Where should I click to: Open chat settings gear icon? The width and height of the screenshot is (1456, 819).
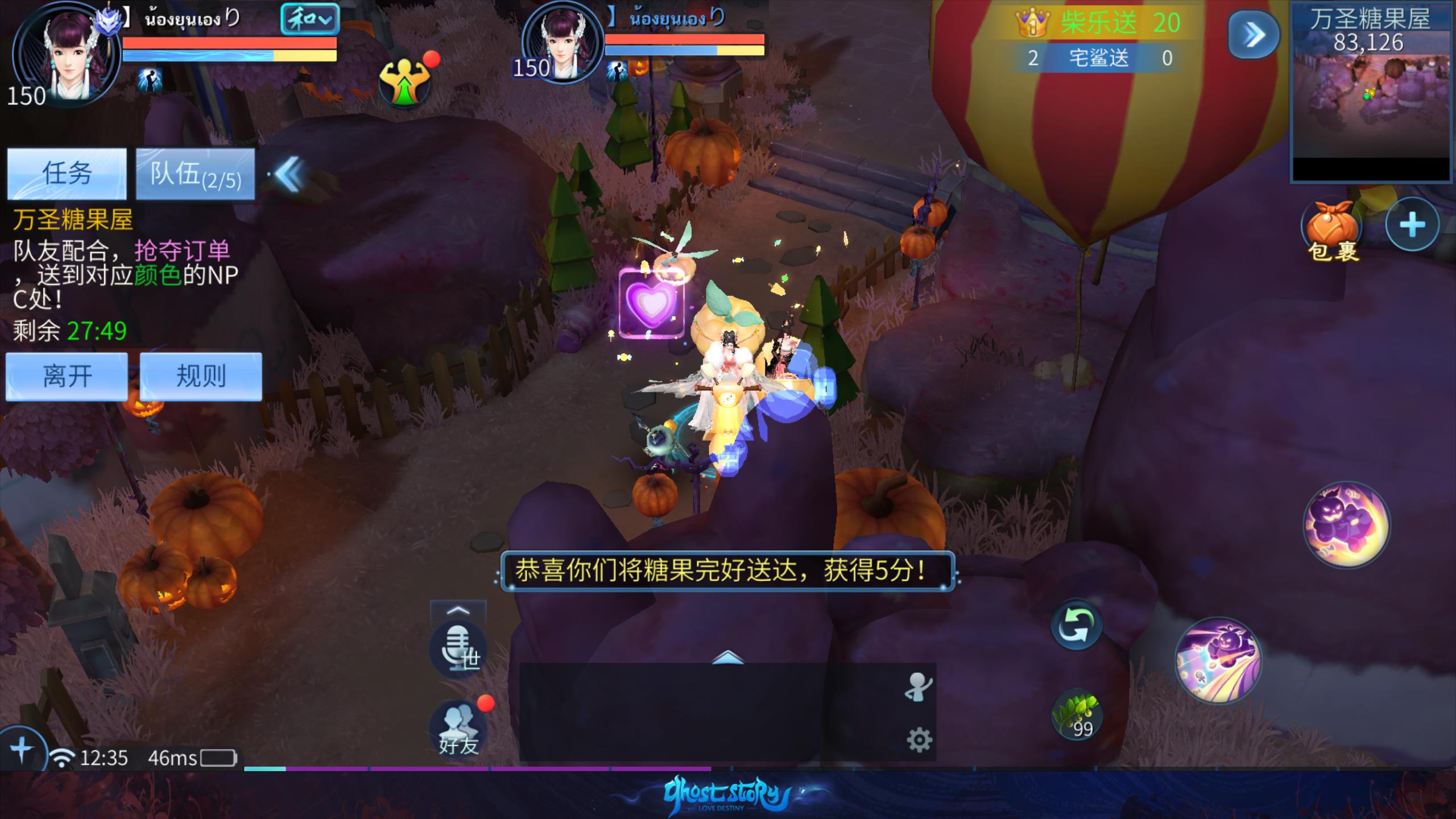pyautogui.click(x=919, y=740)
